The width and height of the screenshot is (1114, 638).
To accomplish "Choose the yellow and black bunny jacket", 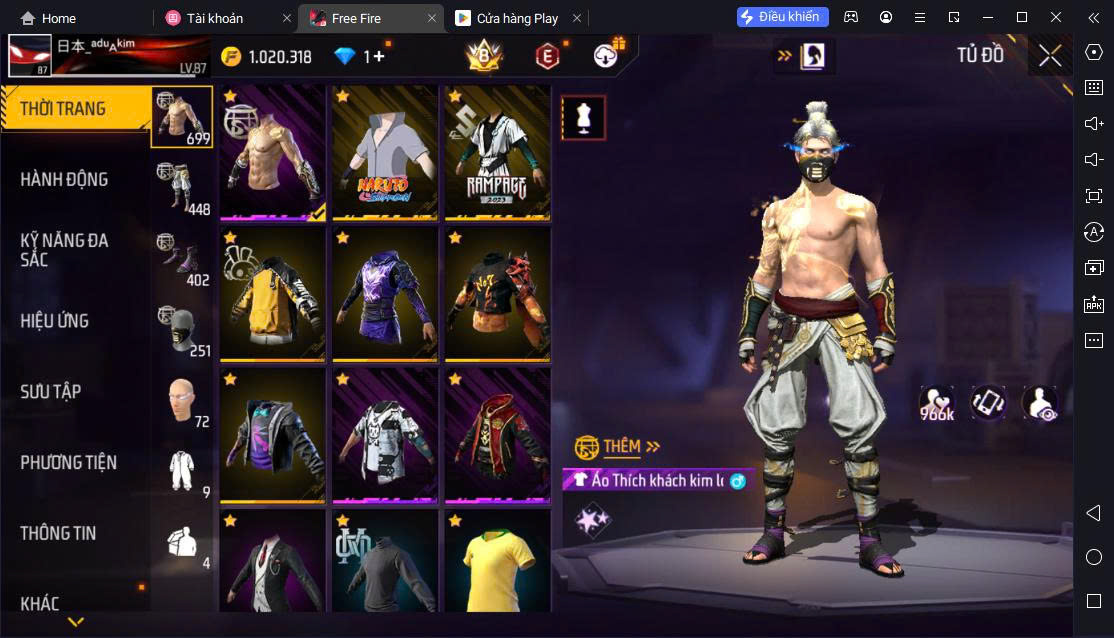I will point(273,294).
